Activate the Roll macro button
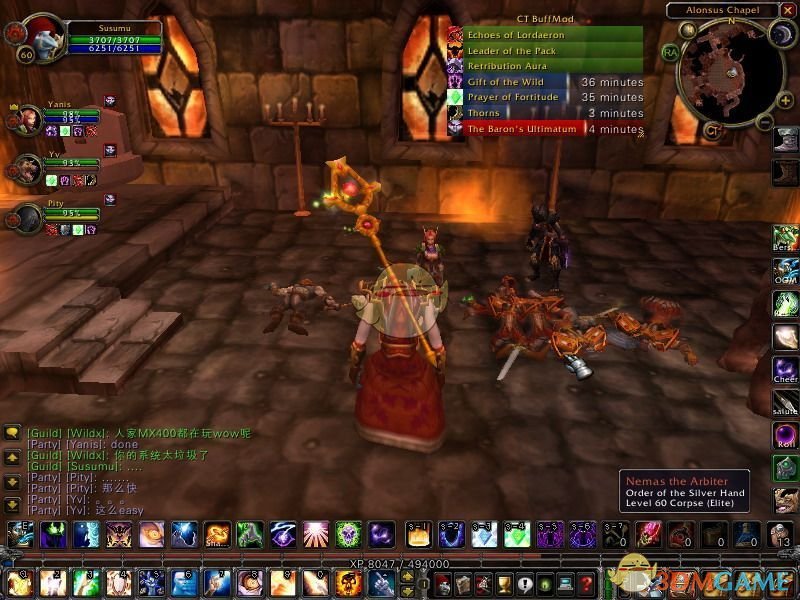This screenshot has width=800, height=600. click(785, 436)
